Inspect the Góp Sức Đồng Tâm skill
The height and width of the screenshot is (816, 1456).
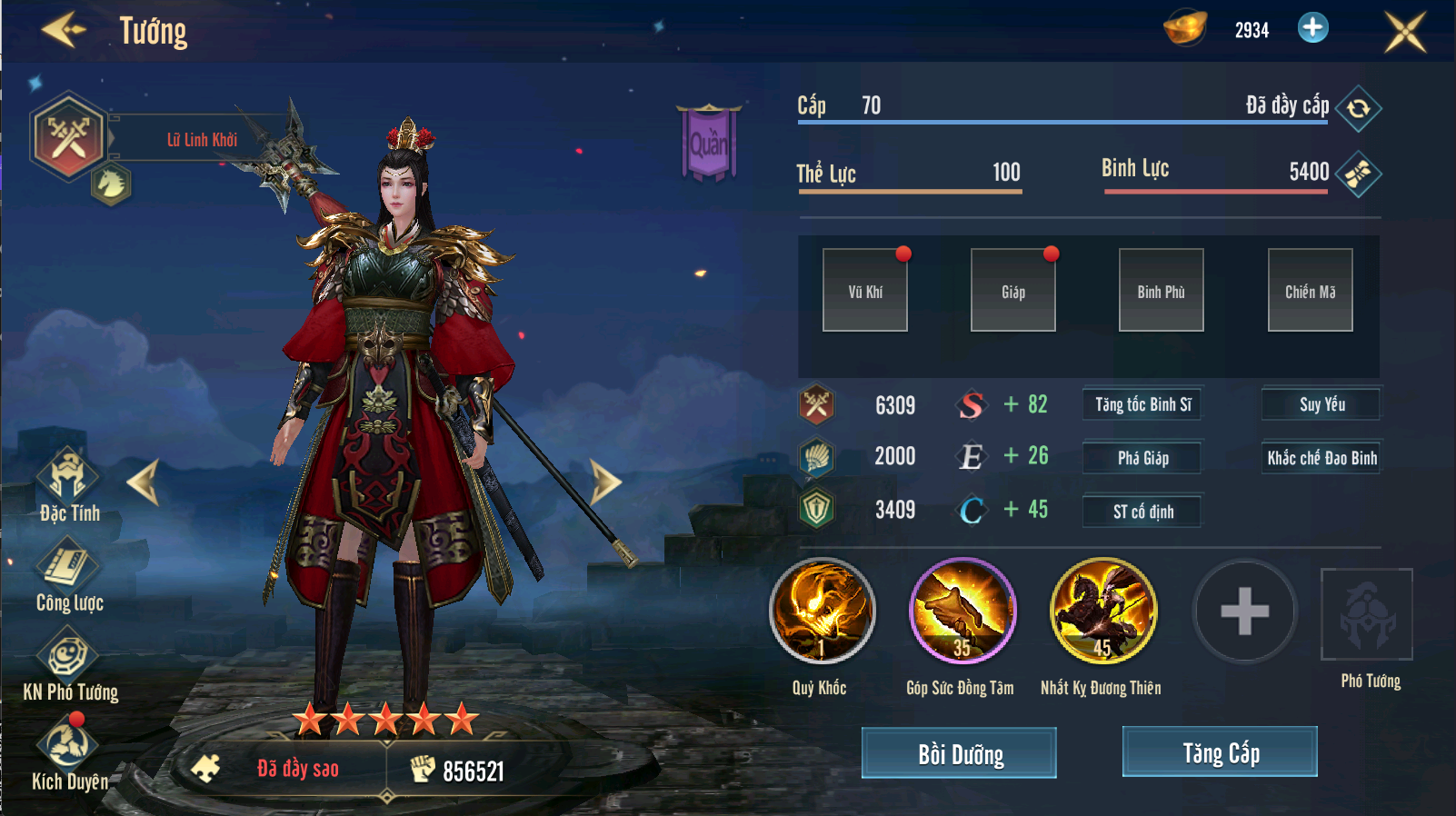pos(962,611)
